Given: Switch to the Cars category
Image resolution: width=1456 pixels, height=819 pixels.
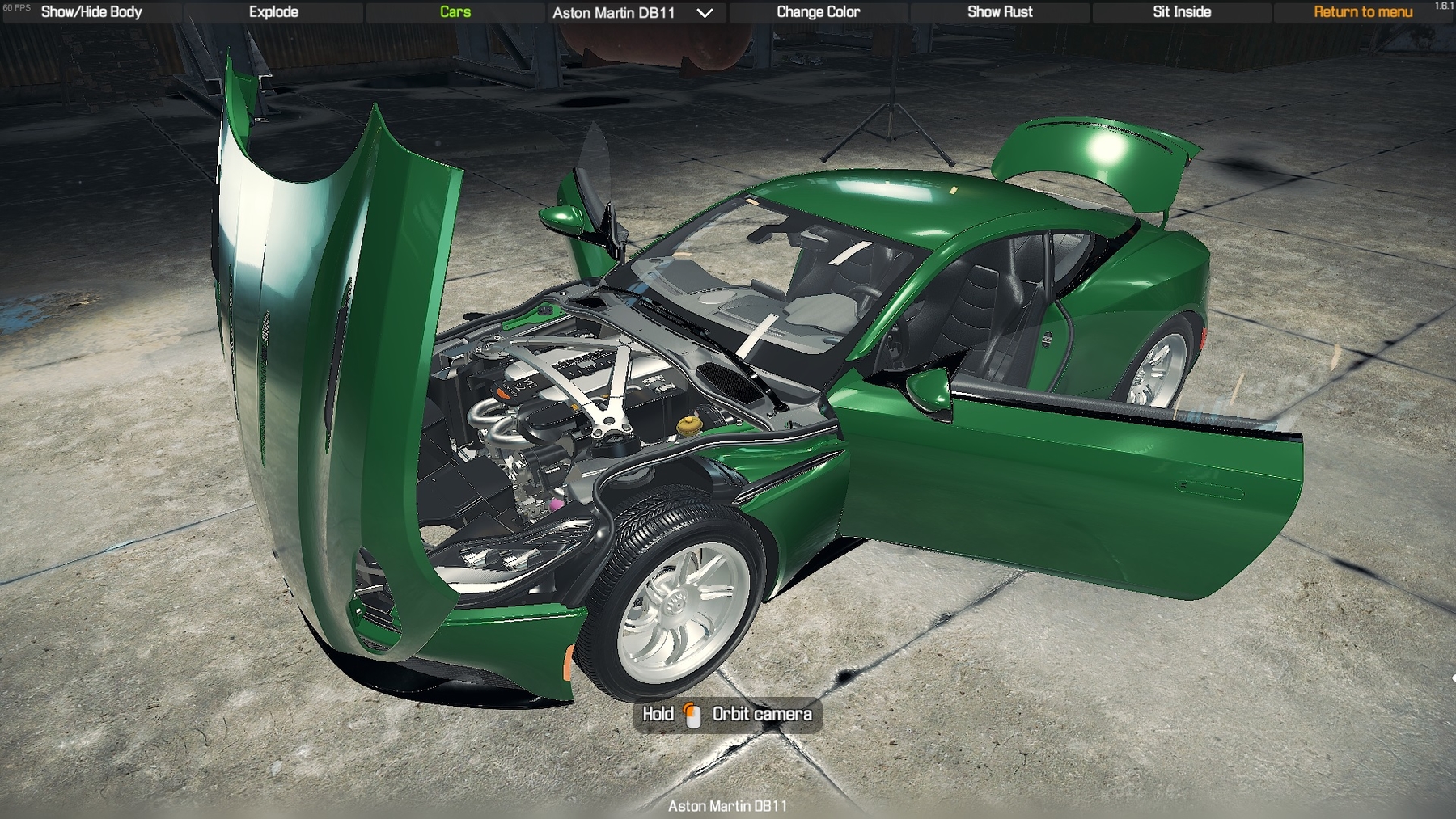Looking at the screenshot, I should (x=455, y=12).
